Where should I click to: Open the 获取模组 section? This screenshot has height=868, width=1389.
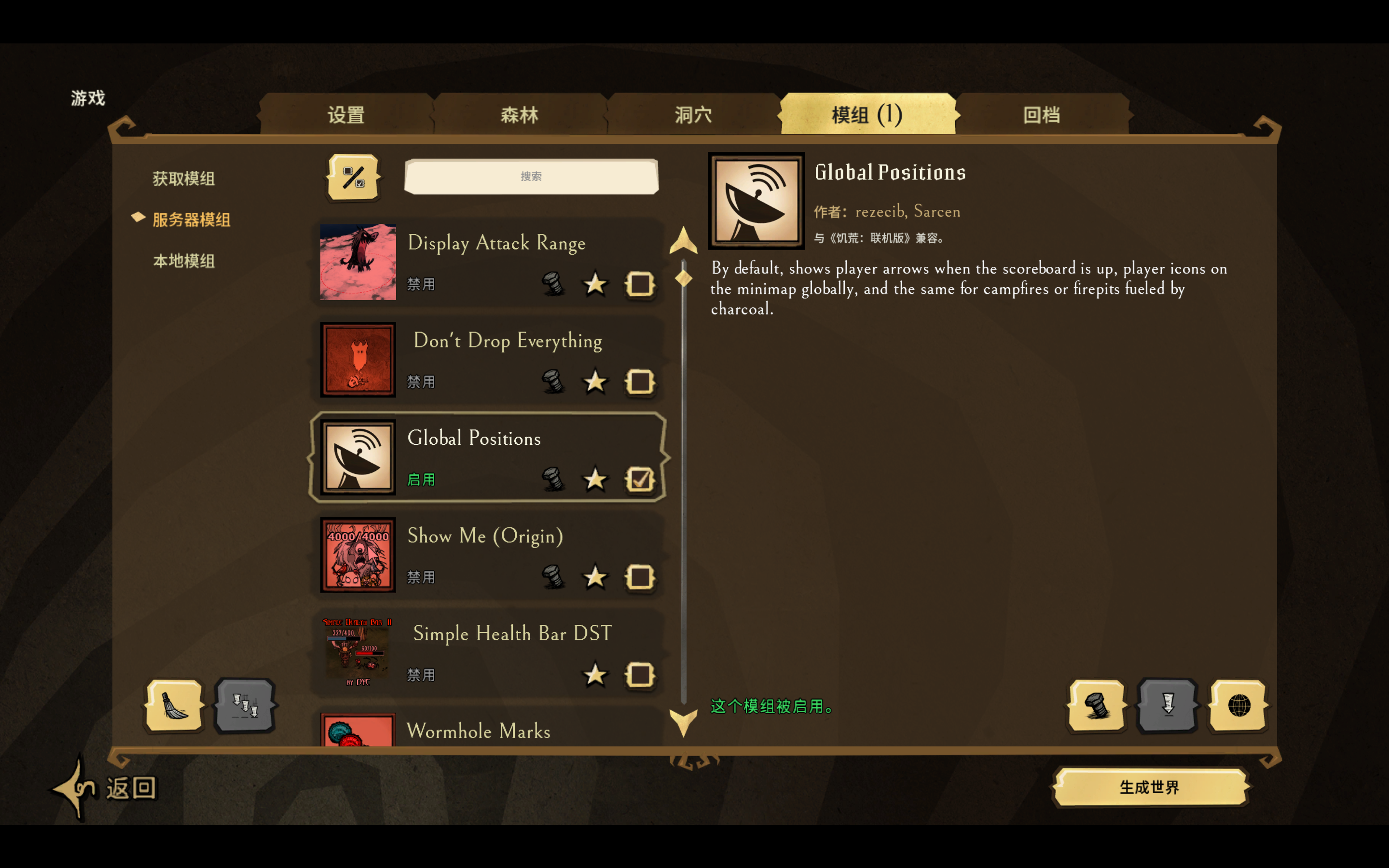pyautogui.click(x=184, y=179)
